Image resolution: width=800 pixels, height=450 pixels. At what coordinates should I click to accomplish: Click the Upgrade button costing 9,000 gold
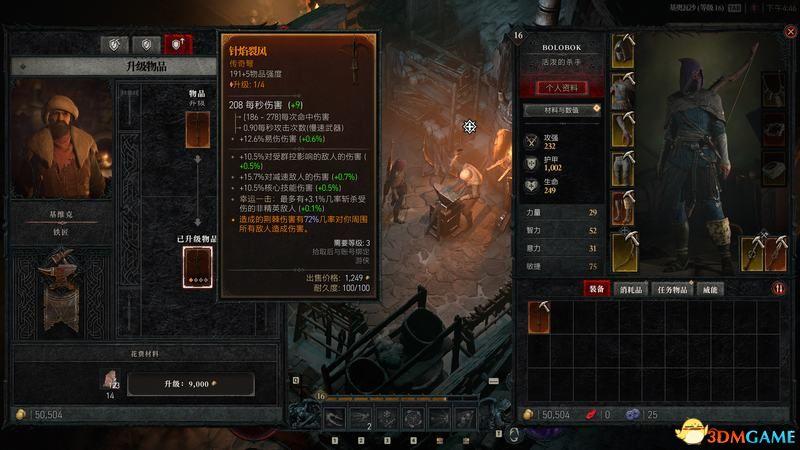(186, 383)
